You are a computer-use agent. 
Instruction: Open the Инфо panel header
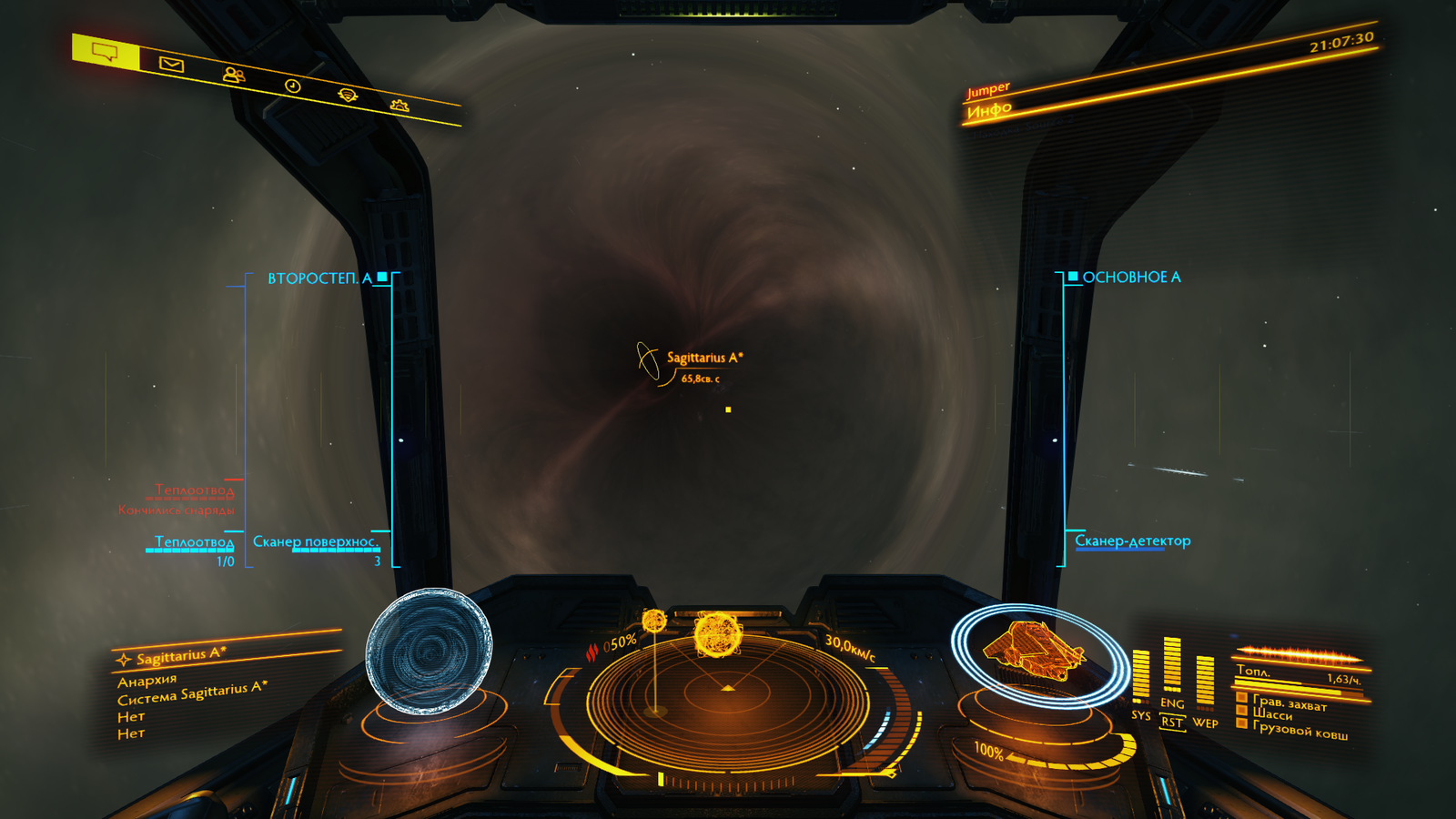point(989,111)
